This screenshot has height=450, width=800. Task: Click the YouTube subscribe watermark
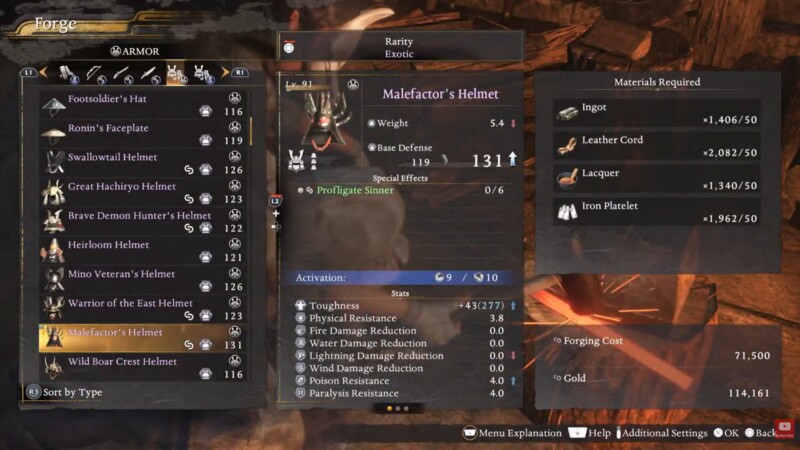click(785, 427)
